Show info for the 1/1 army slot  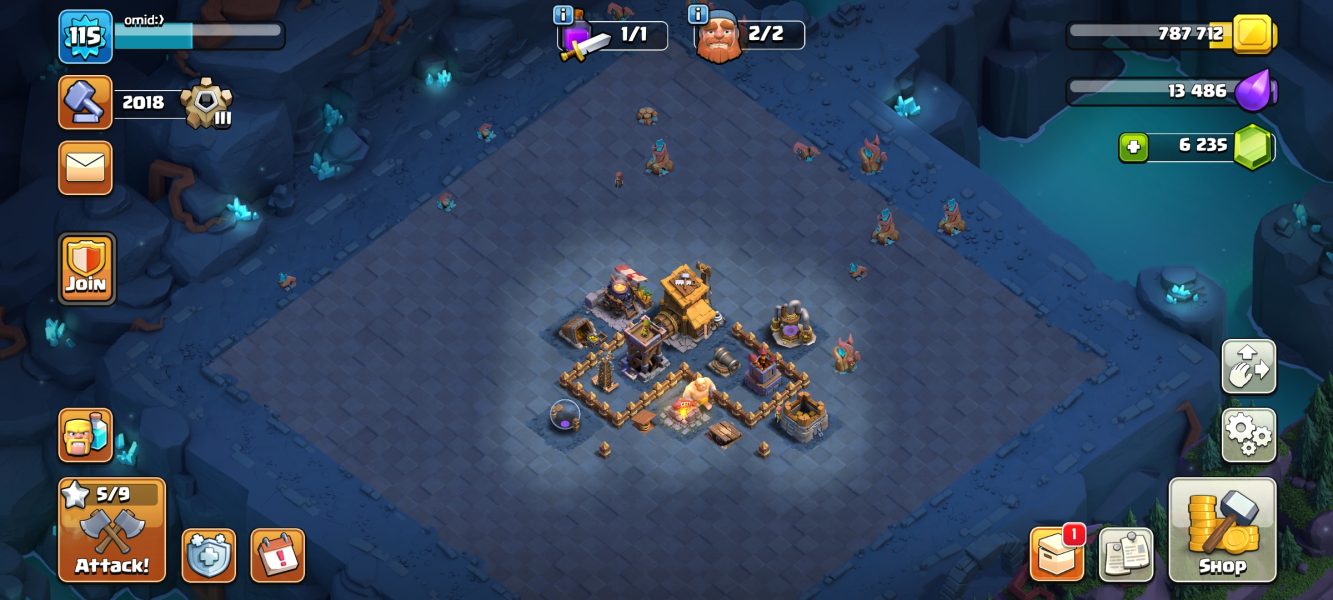point(562,14)
